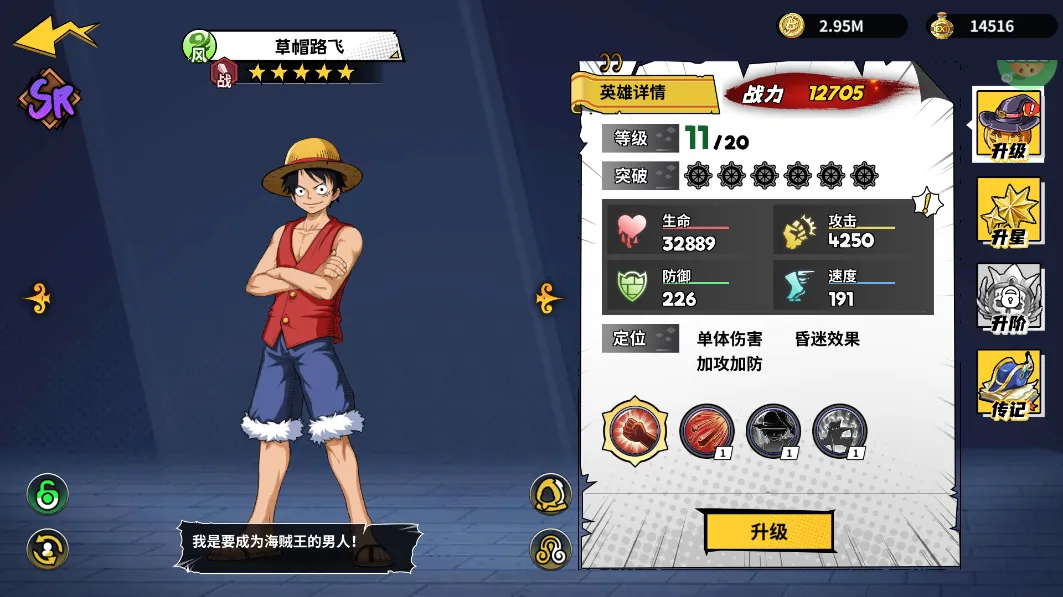Show previous hero with left ornate arrow
Viewport: 1063px width, 597px height.
pyautogui.click(x=38, y=298)
